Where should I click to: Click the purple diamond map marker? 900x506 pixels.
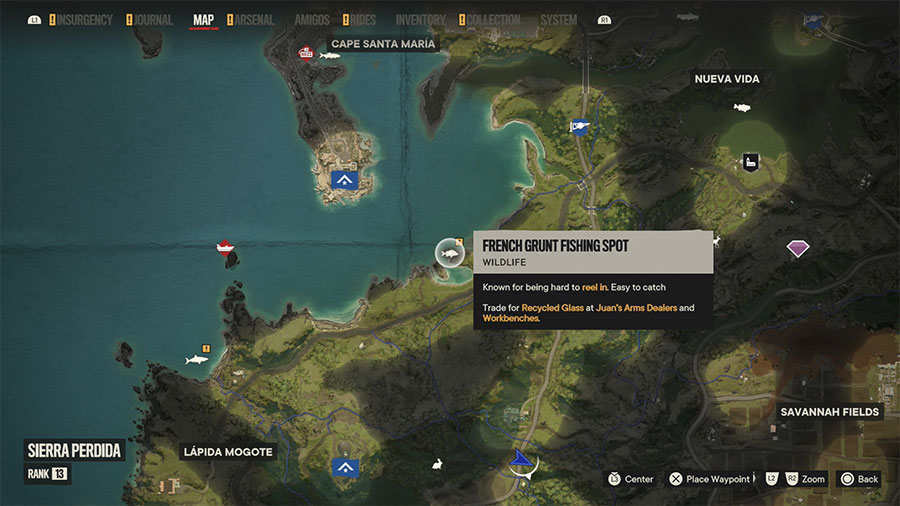tap(797, 248)
